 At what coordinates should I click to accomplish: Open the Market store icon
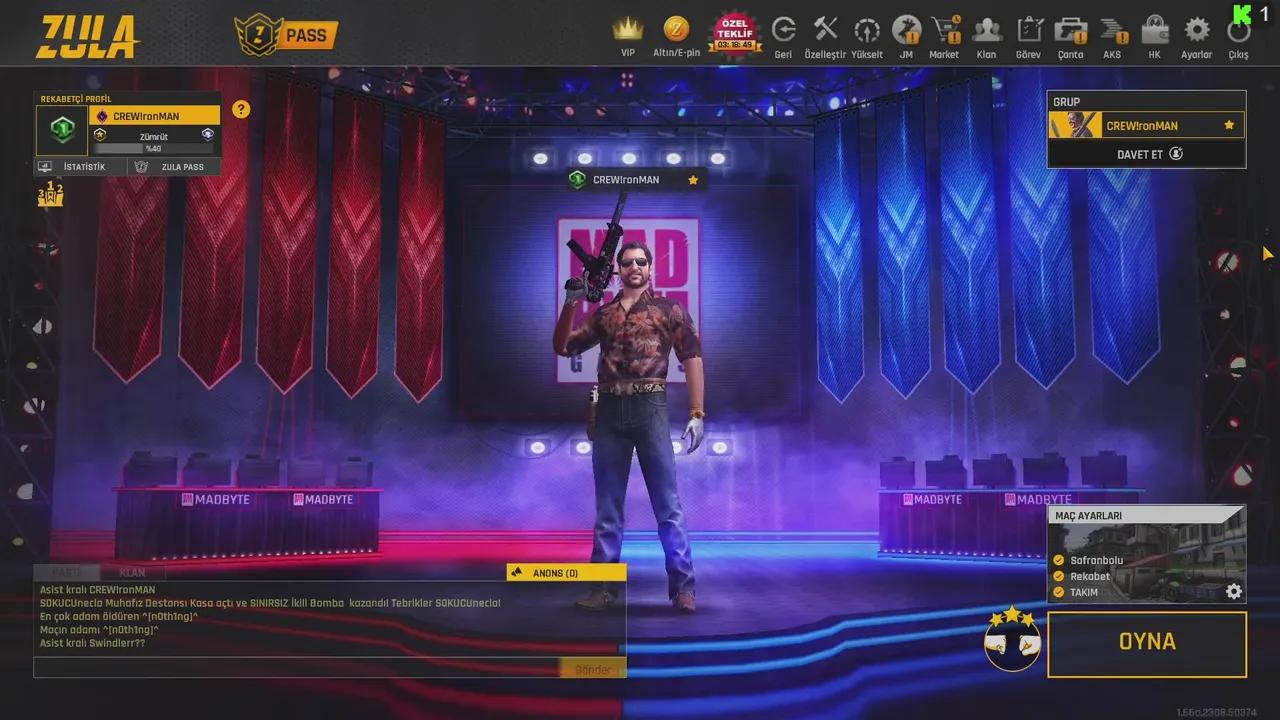coord(943,30)
